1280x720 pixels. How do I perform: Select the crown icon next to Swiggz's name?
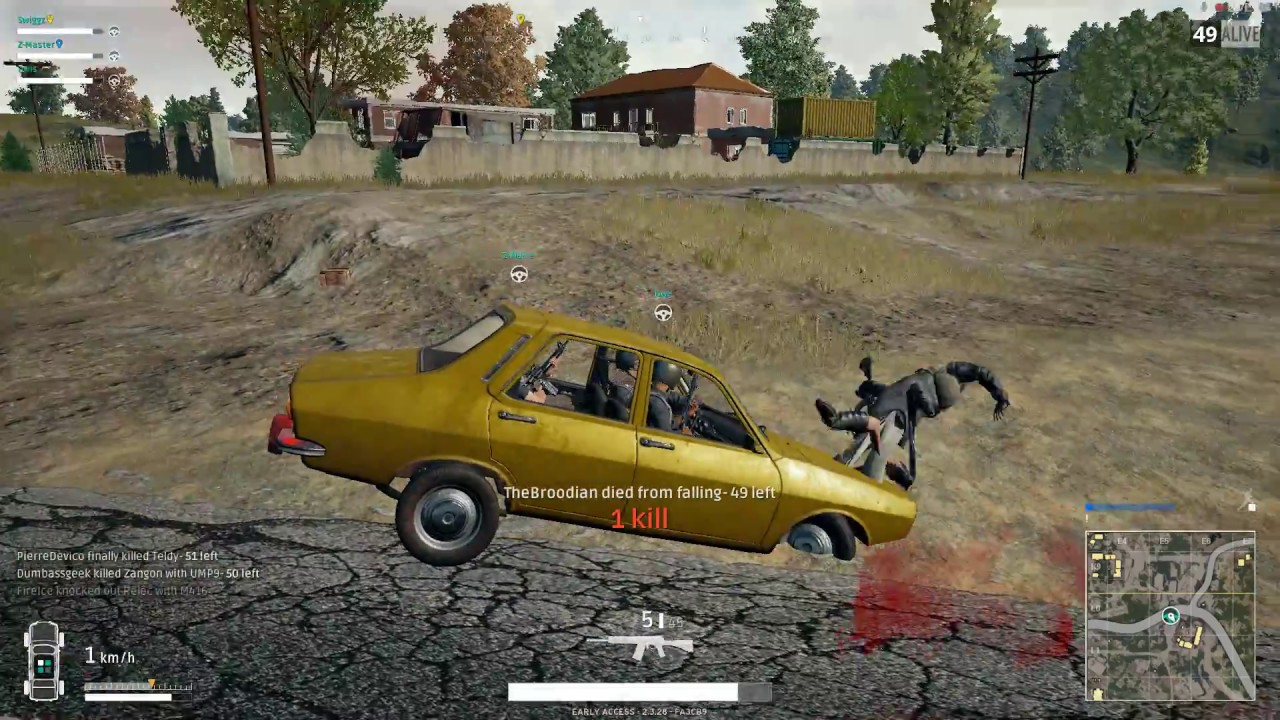(50, 20)
